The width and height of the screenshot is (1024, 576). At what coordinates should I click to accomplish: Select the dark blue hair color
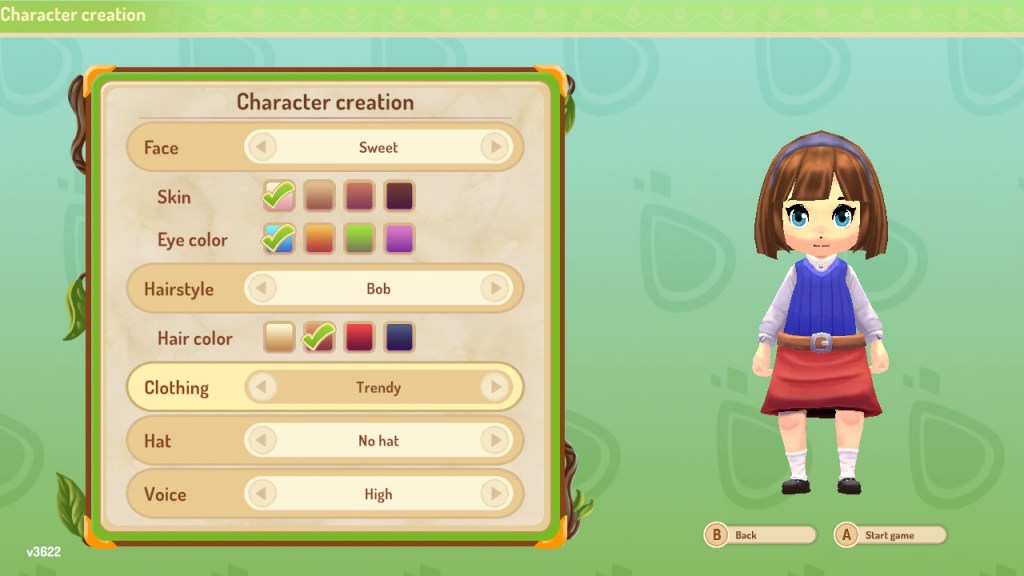[x=399, y=337]
